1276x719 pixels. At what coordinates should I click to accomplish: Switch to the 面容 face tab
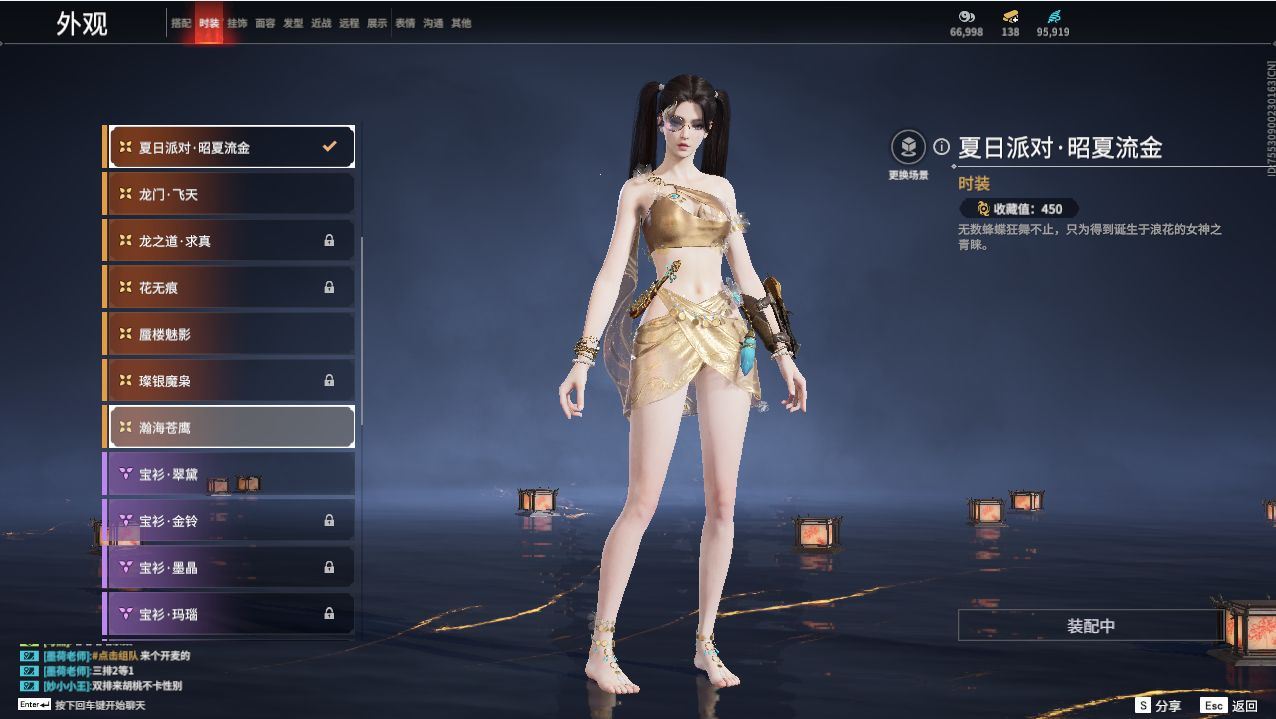(x=265, y=23)
